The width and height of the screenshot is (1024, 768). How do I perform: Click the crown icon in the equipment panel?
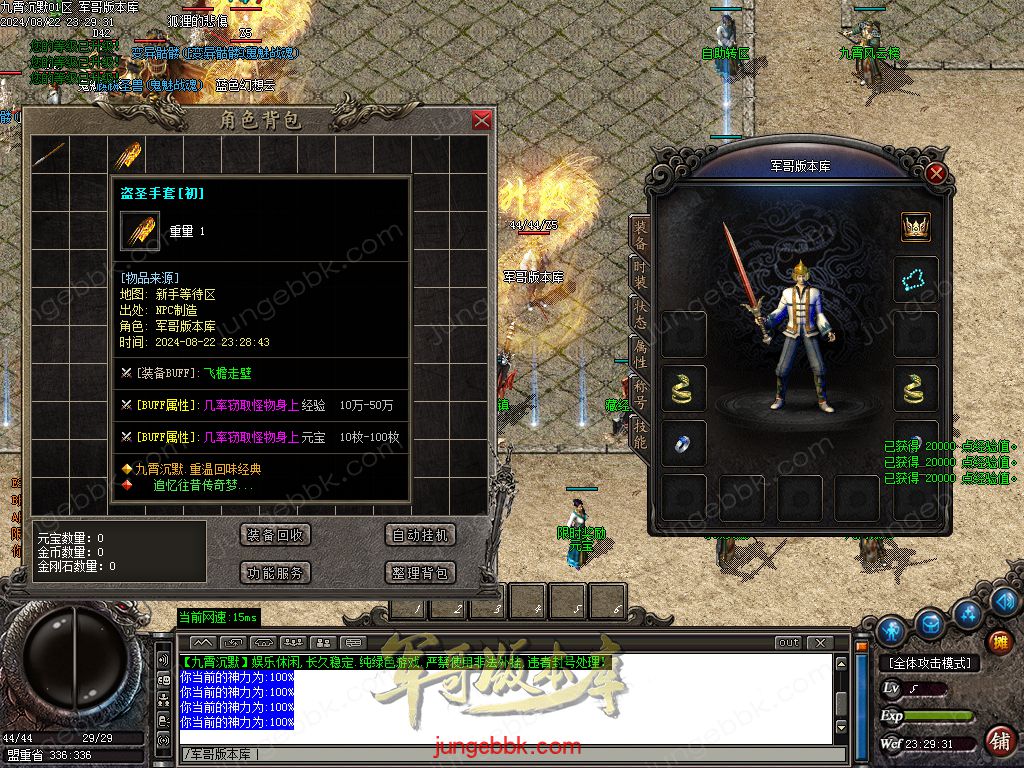[916, 226]
